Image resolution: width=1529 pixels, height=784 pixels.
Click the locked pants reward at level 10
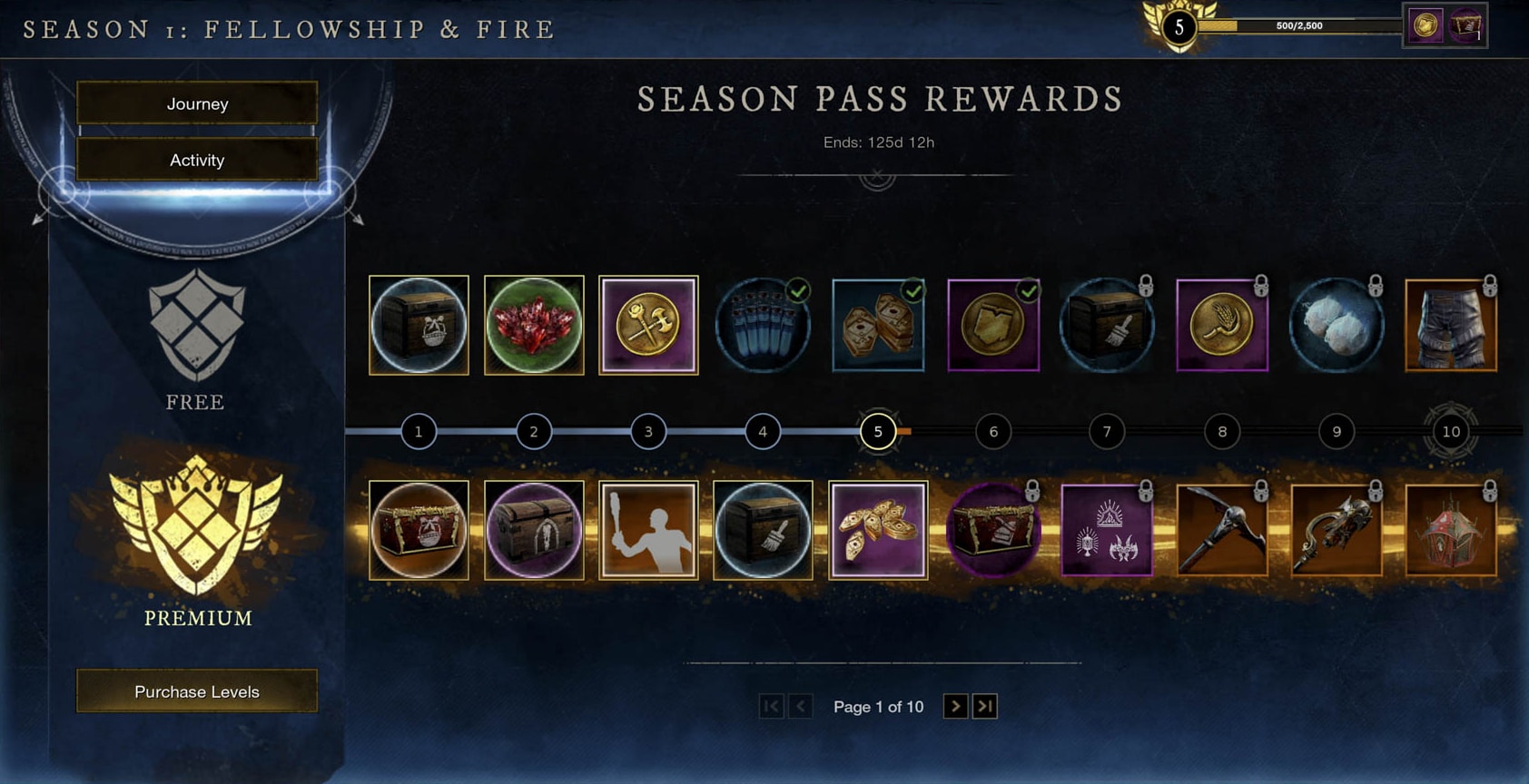tap(1451, 325)
